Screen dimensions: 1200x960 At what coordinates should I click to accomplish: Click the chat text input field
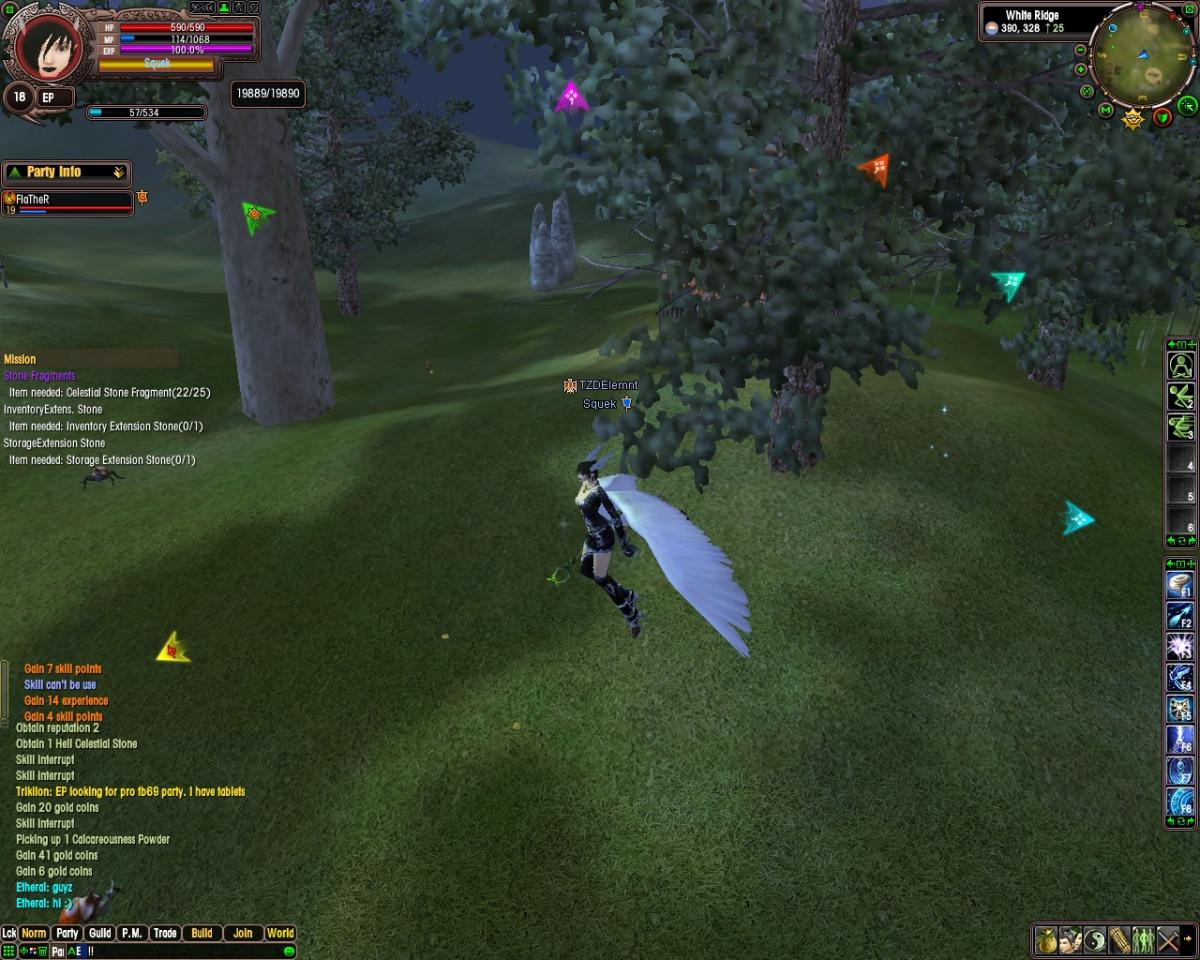[x=180, y=951]
